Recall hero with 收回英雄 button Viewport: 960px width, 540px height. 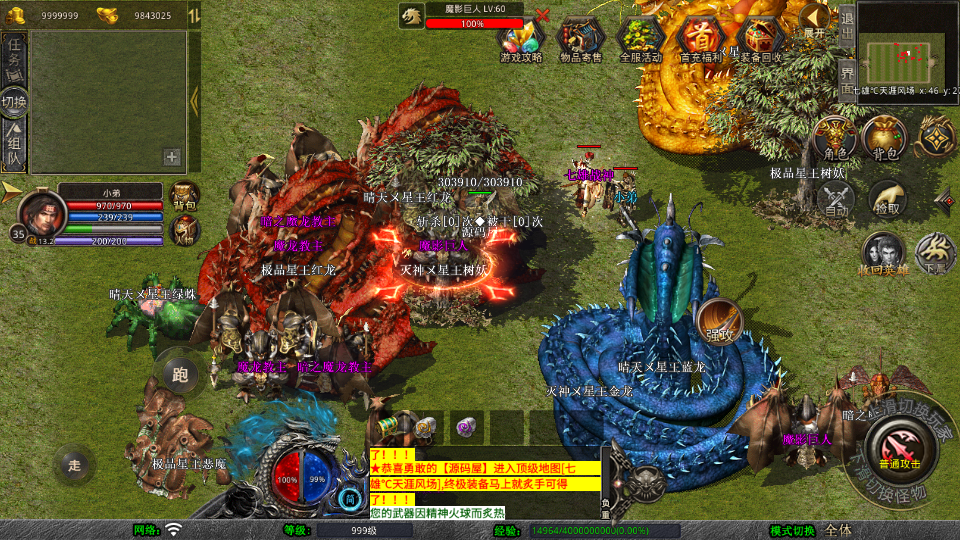884,254
